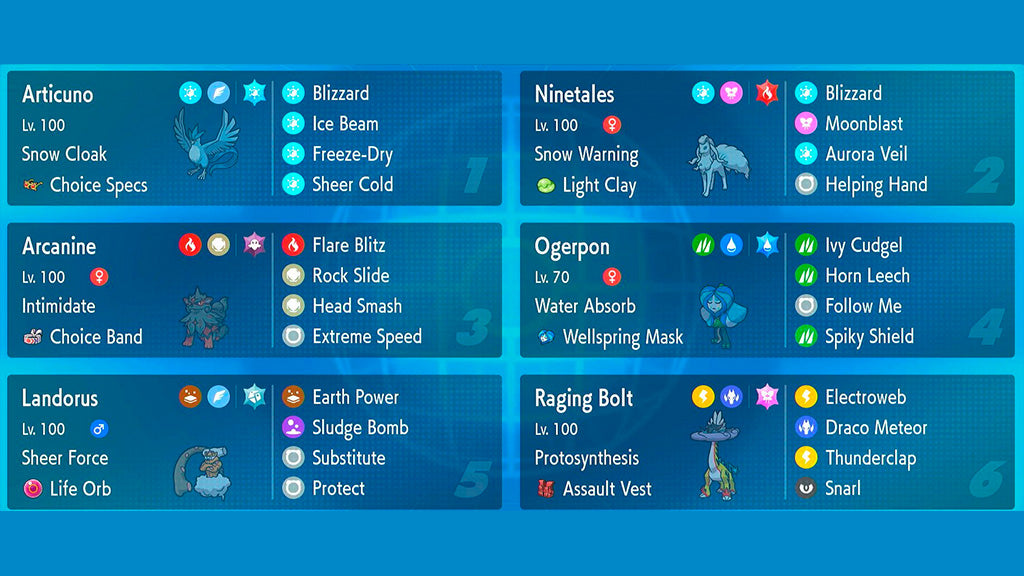This screenshot has height=576, width=1024.
Task: Select Arcanine's Flare Blitz move
Action: click(x=348, y=246)
